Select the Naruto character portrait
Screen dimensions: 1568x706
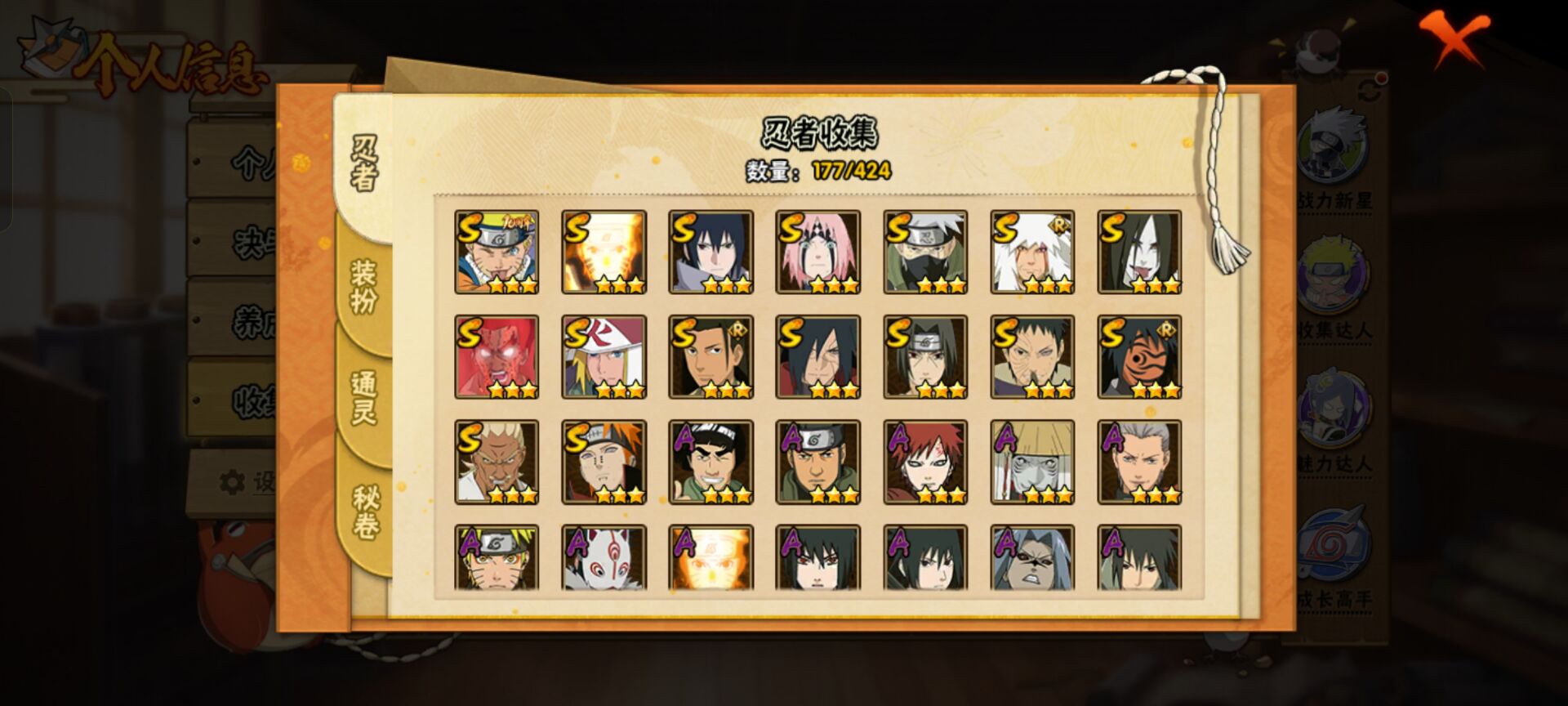point(497,249)
